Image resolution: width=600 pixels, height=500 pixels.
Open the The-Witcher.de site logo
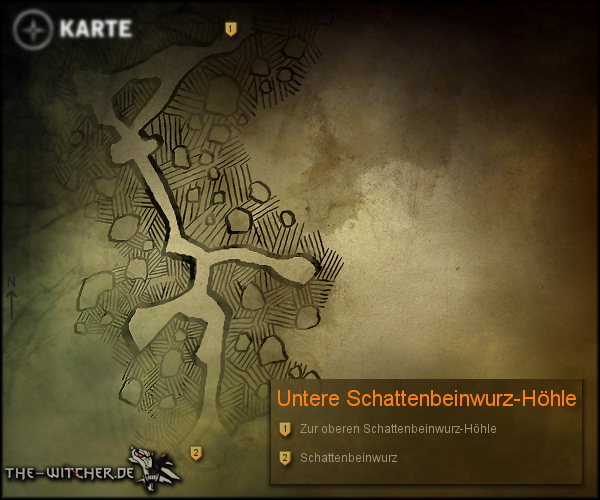(x=90, y=469)
